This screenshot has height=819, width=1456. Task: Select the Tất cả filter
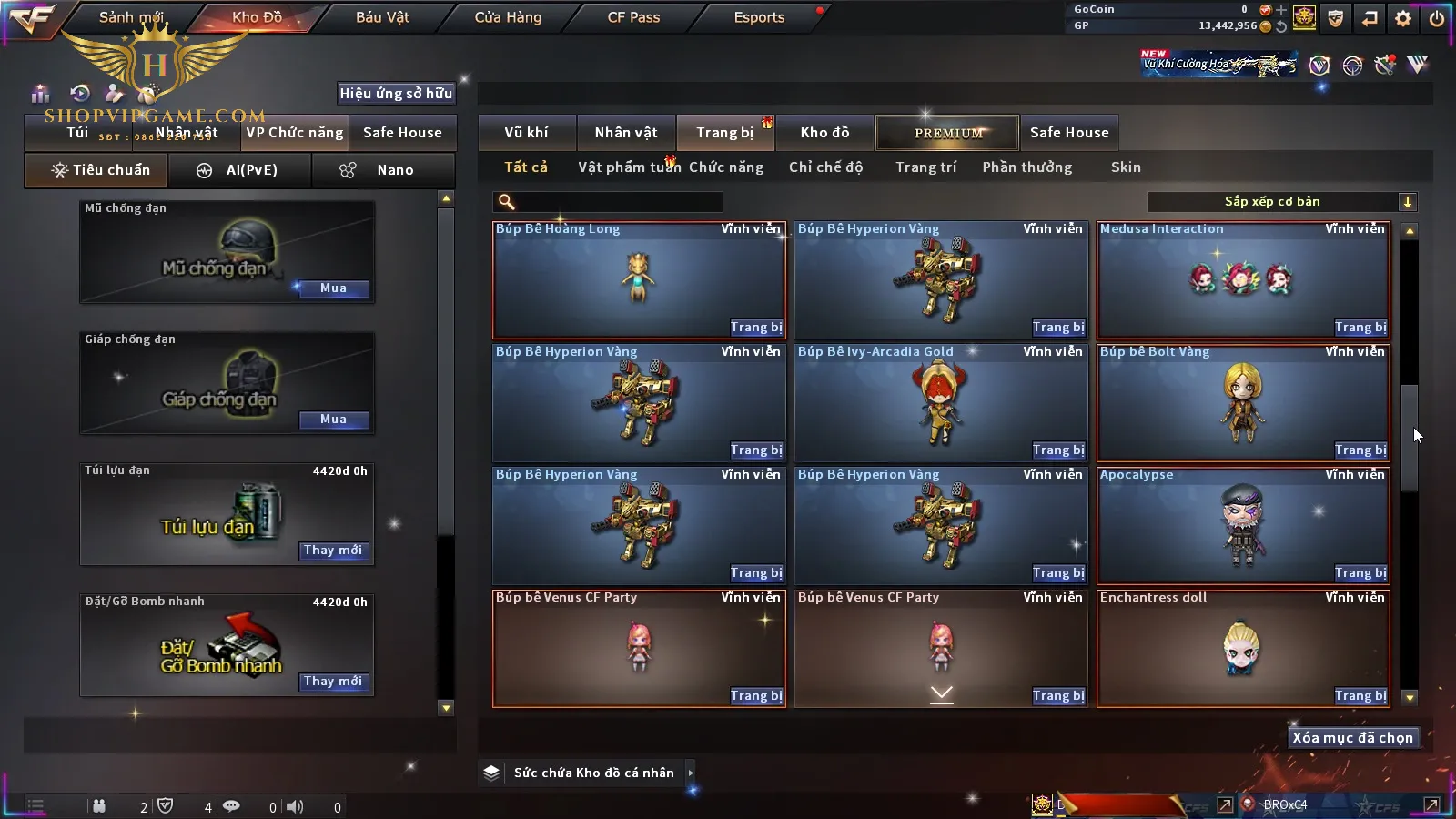click(526, 167)
